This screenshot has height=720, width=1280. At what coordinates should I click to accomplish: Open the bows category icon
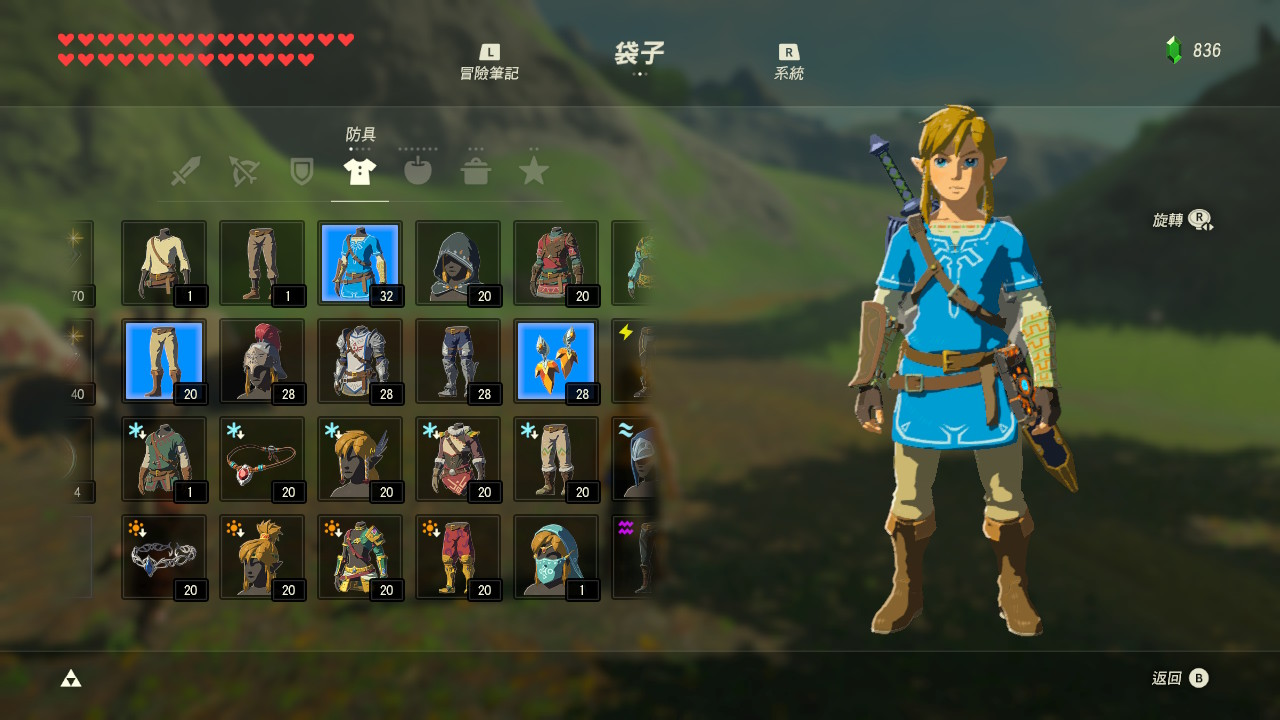coord(242,170)
